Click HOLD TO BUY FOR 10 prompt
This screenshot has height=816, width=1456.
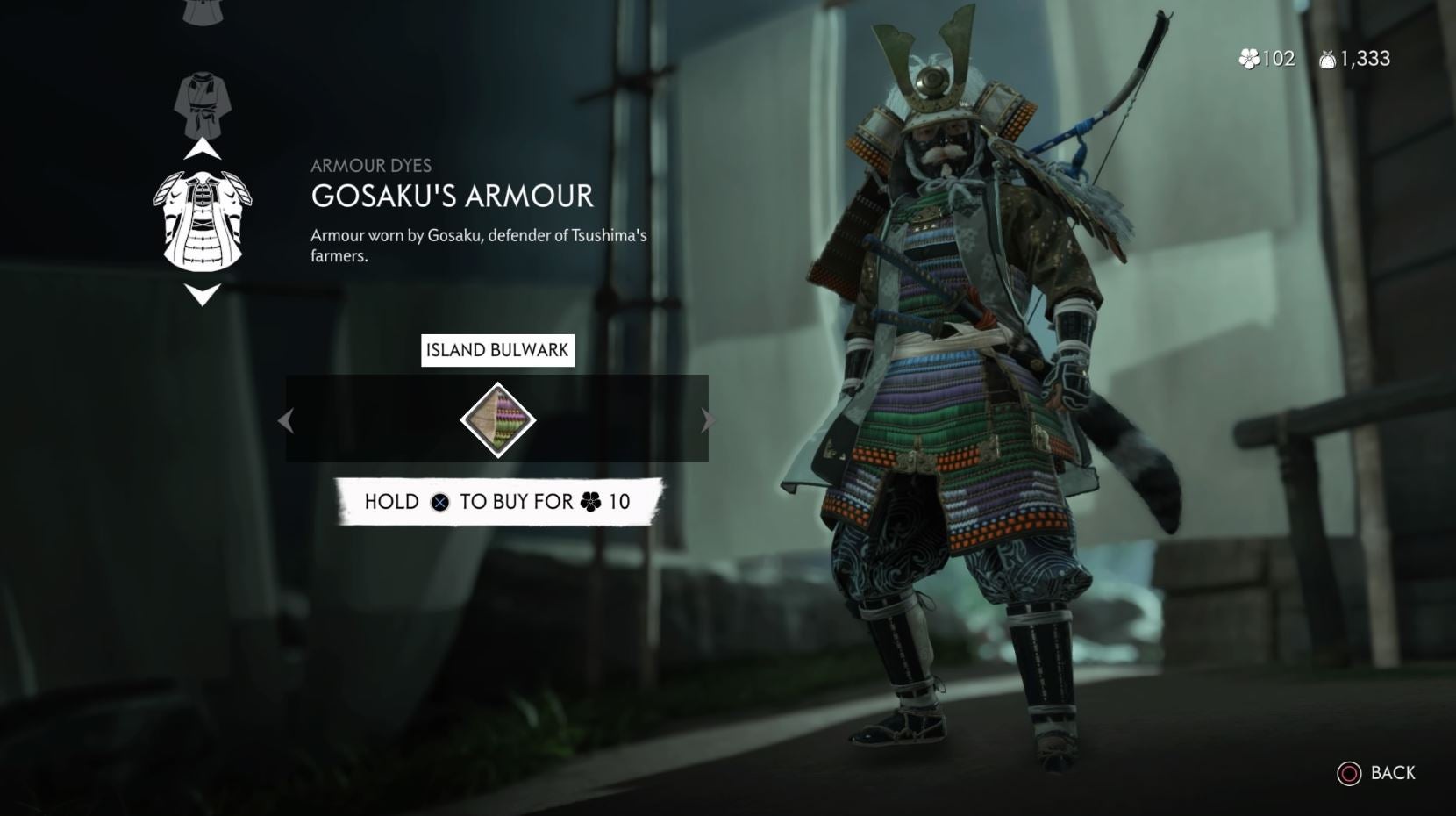click(x=496, y=502)
